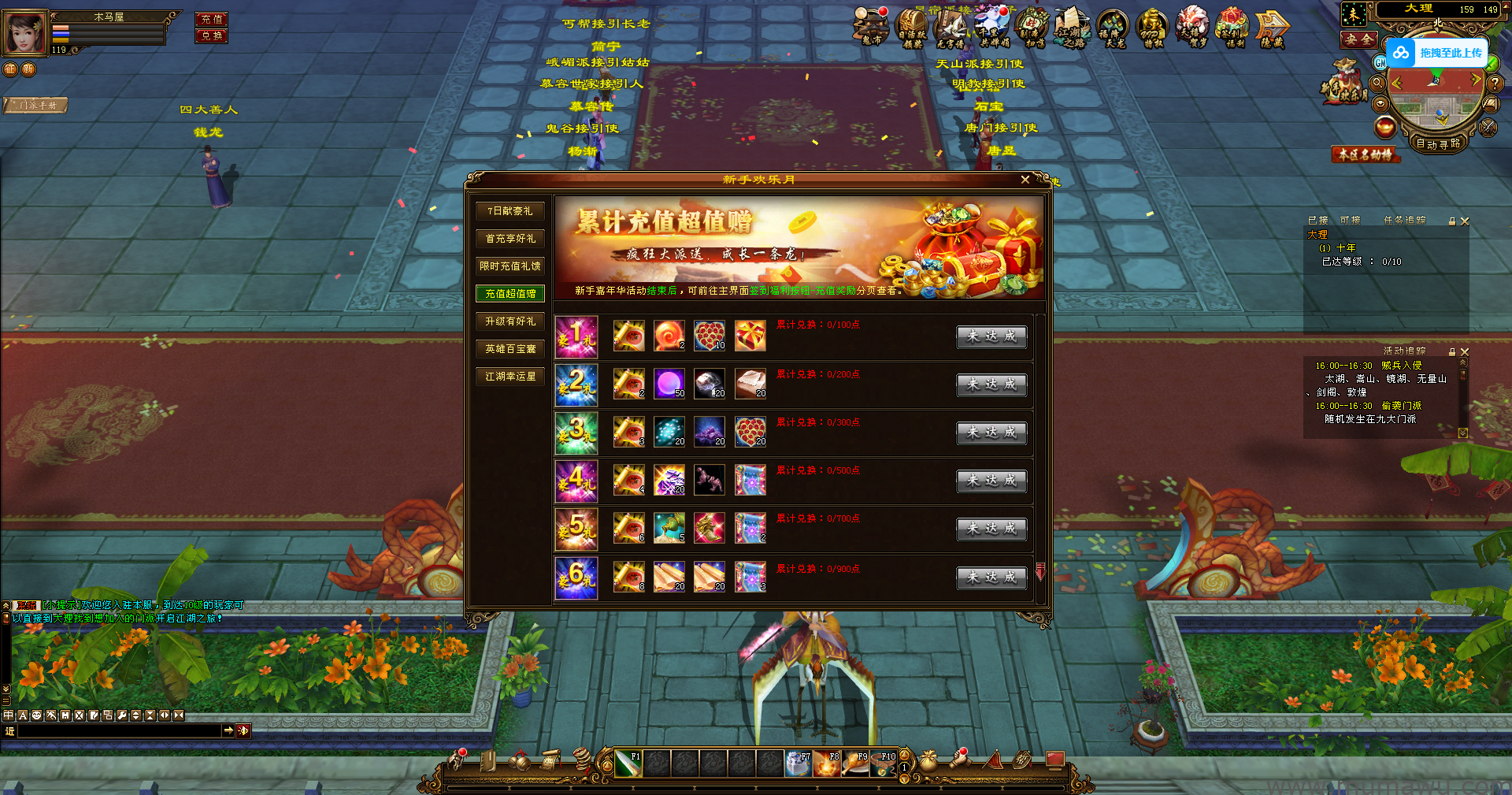Click the 隐藏 hide-icons arrow
The width and height of the screenshot is (1512, 795).
pos(1271,28)
